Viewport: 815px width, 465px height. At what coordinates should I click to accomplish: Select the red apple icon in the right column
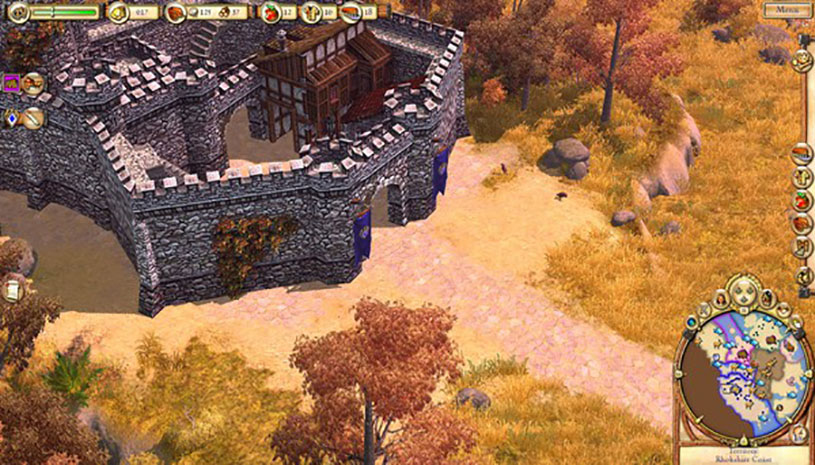pos(801,200)
